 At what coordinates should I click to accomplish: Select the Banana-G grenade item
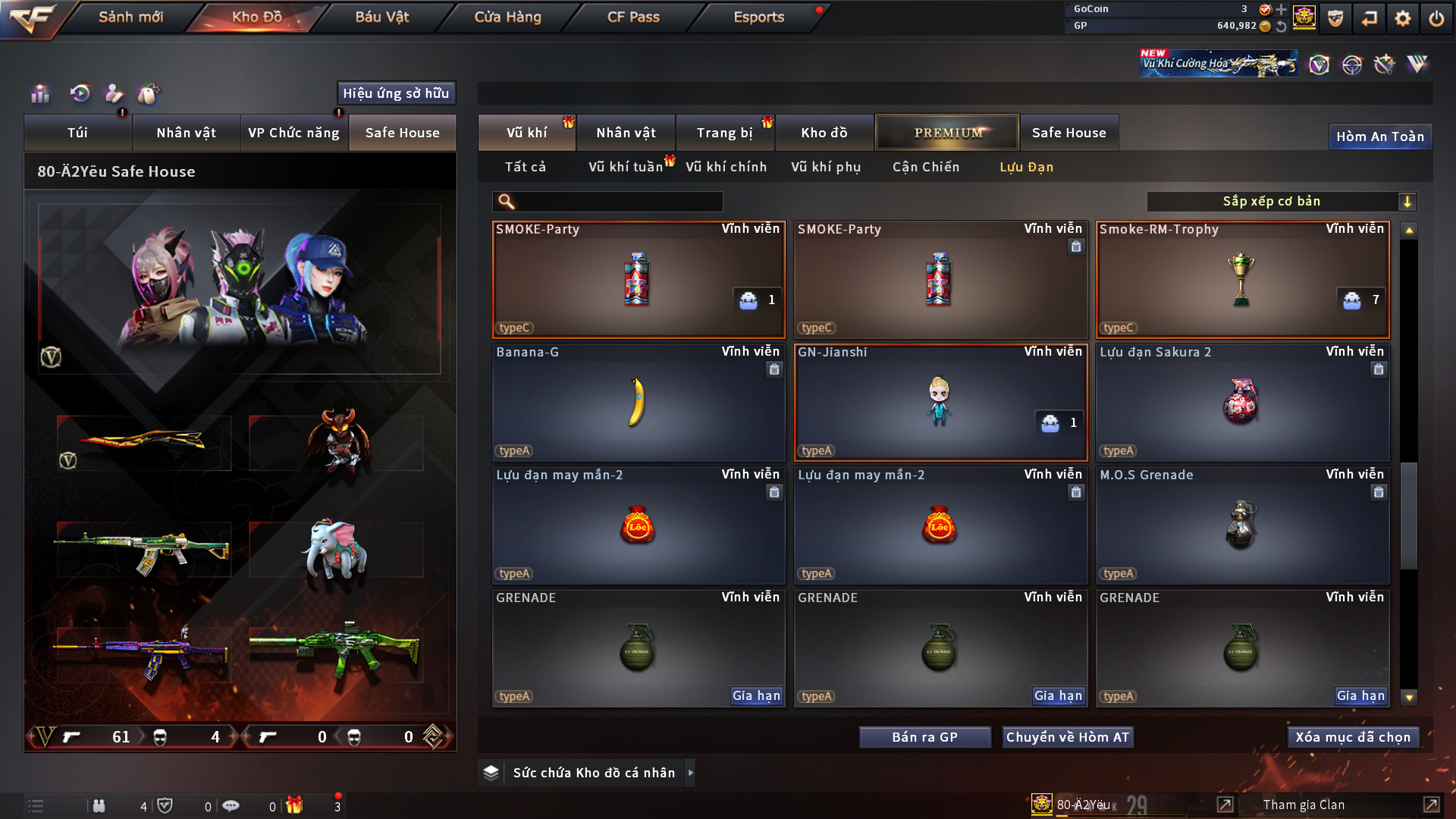tap(638, 402)
